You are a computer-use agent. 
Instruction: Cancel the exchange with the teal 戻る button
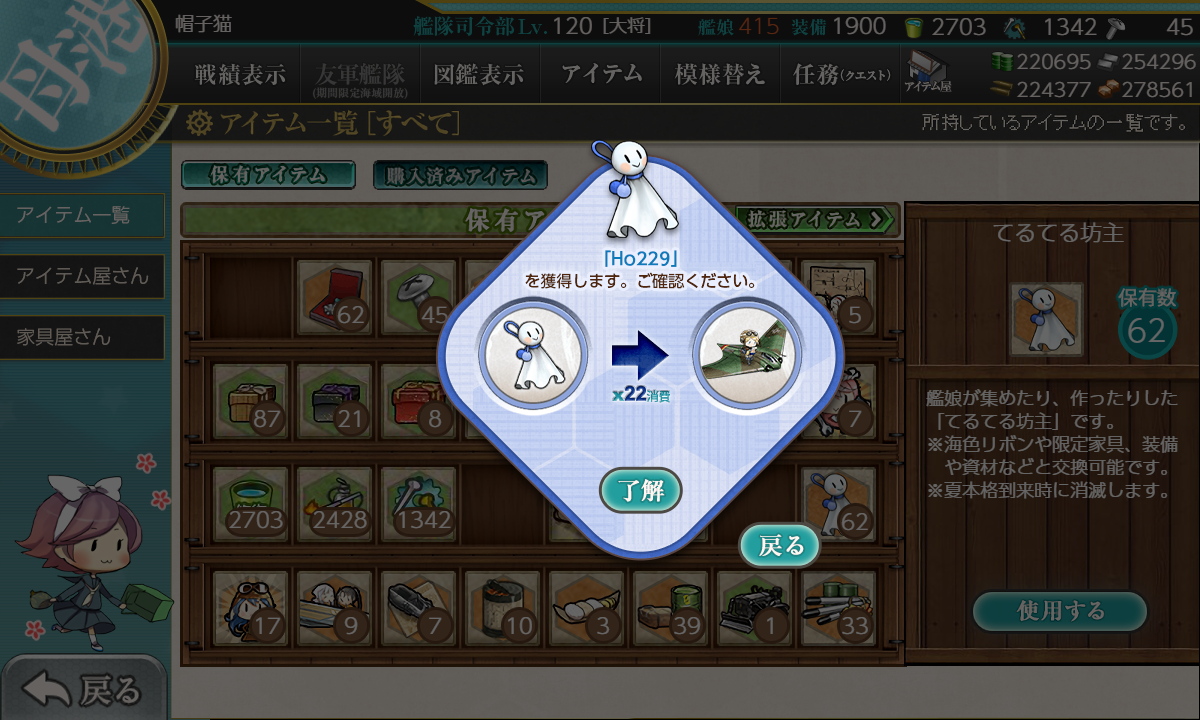click(780, 546)
